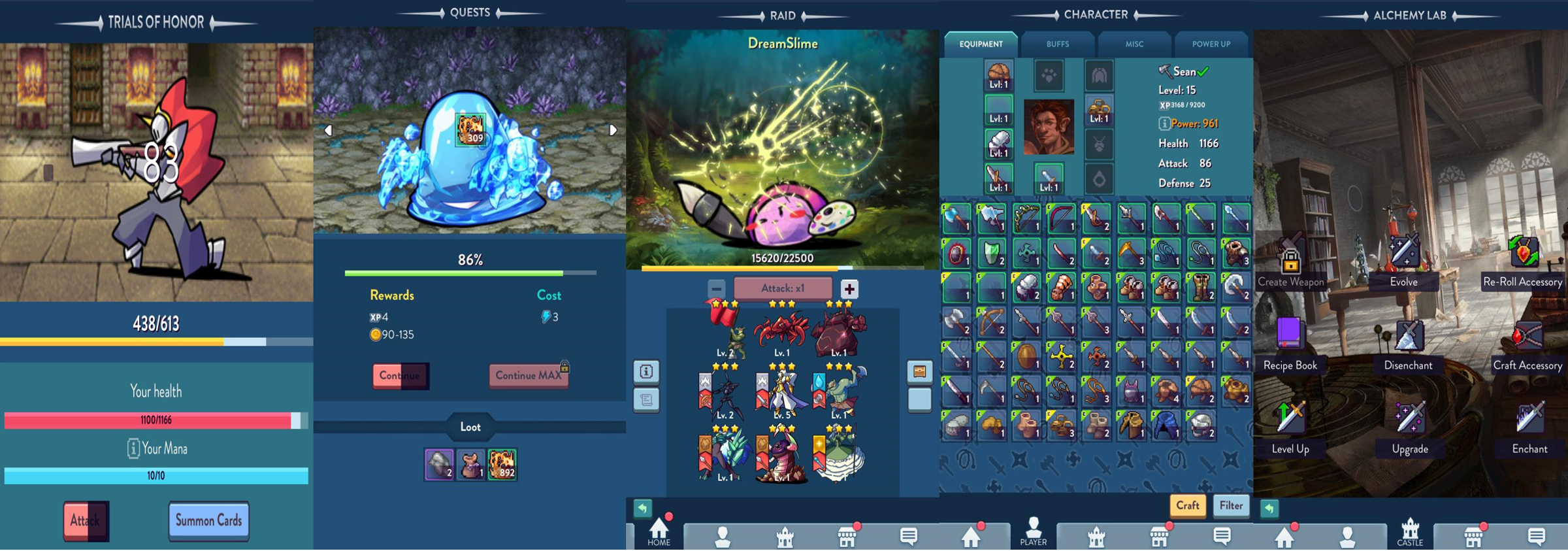Click the locked Continue MAX button
Screen dimensions: 1568x551
pos(529,376)
